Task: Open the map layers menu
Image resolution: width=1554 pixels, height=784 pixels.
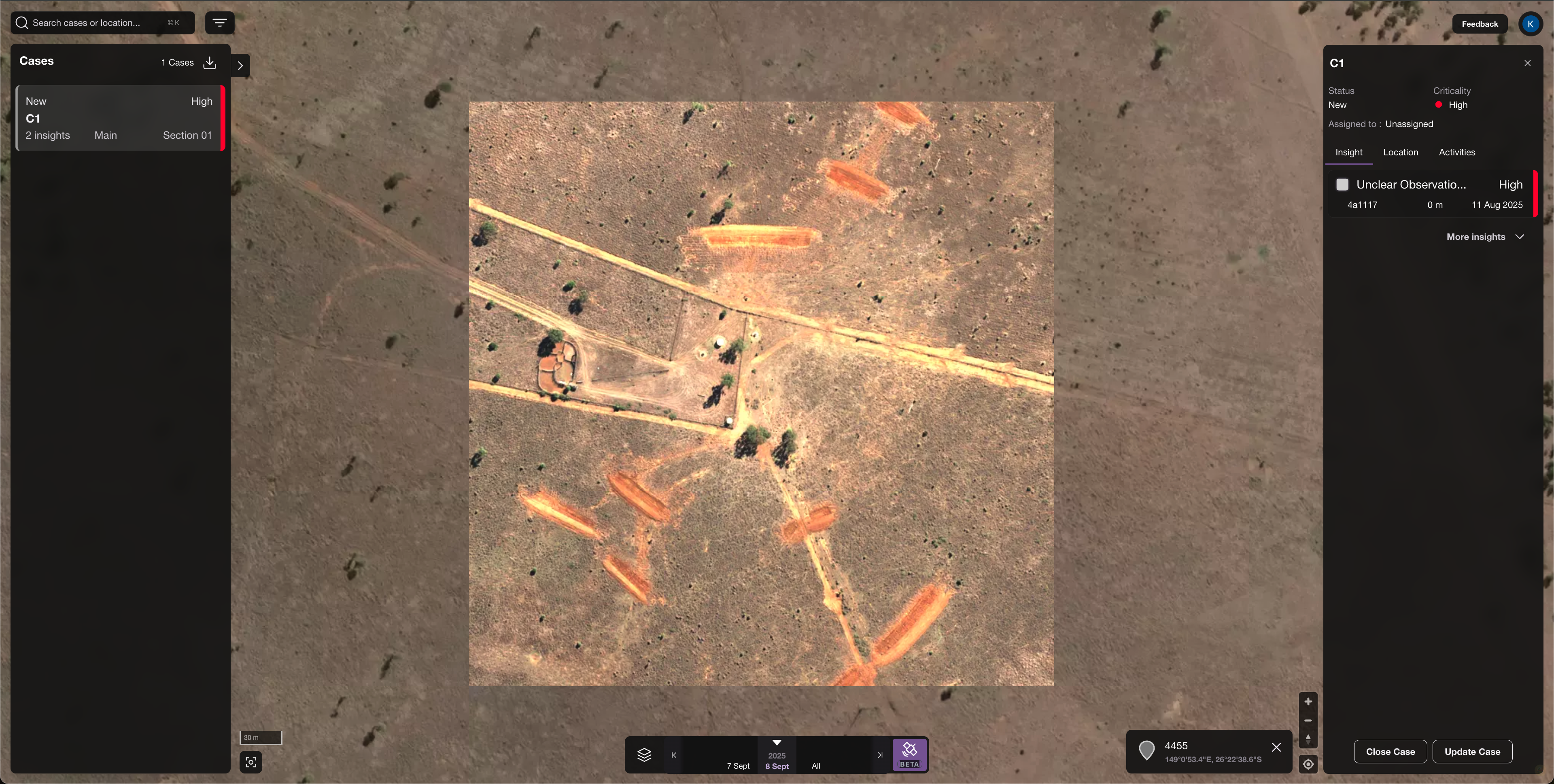Action: point(644,754)
